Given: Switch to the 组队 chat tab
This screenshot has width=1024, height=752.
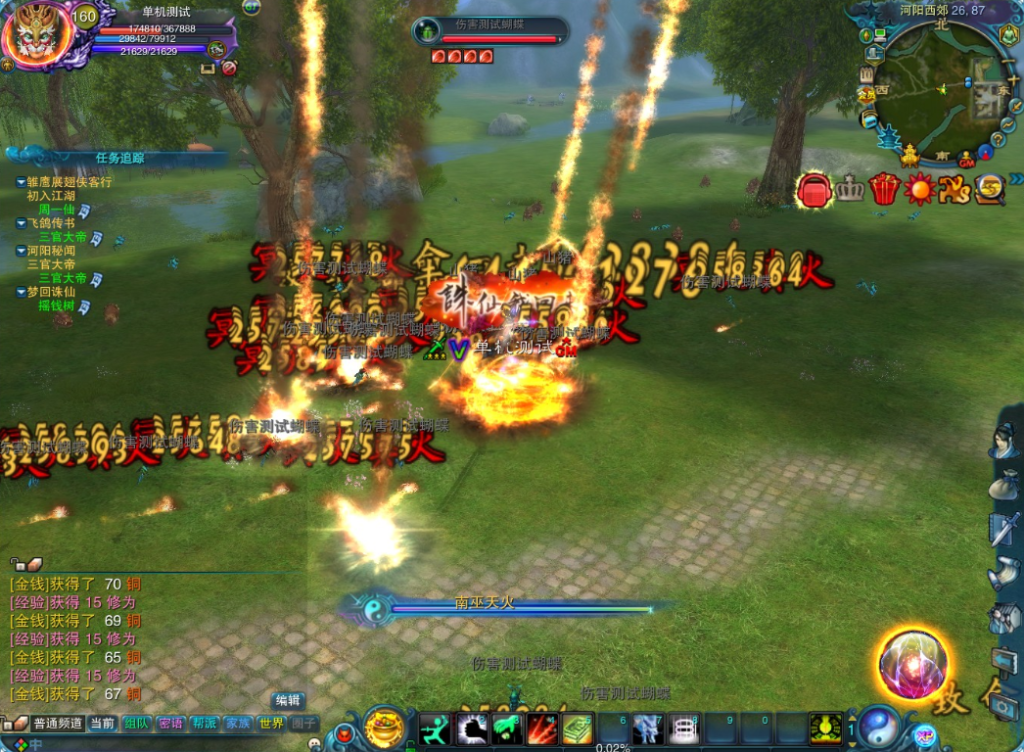Looking at the screenshot, I should point(136,723).
